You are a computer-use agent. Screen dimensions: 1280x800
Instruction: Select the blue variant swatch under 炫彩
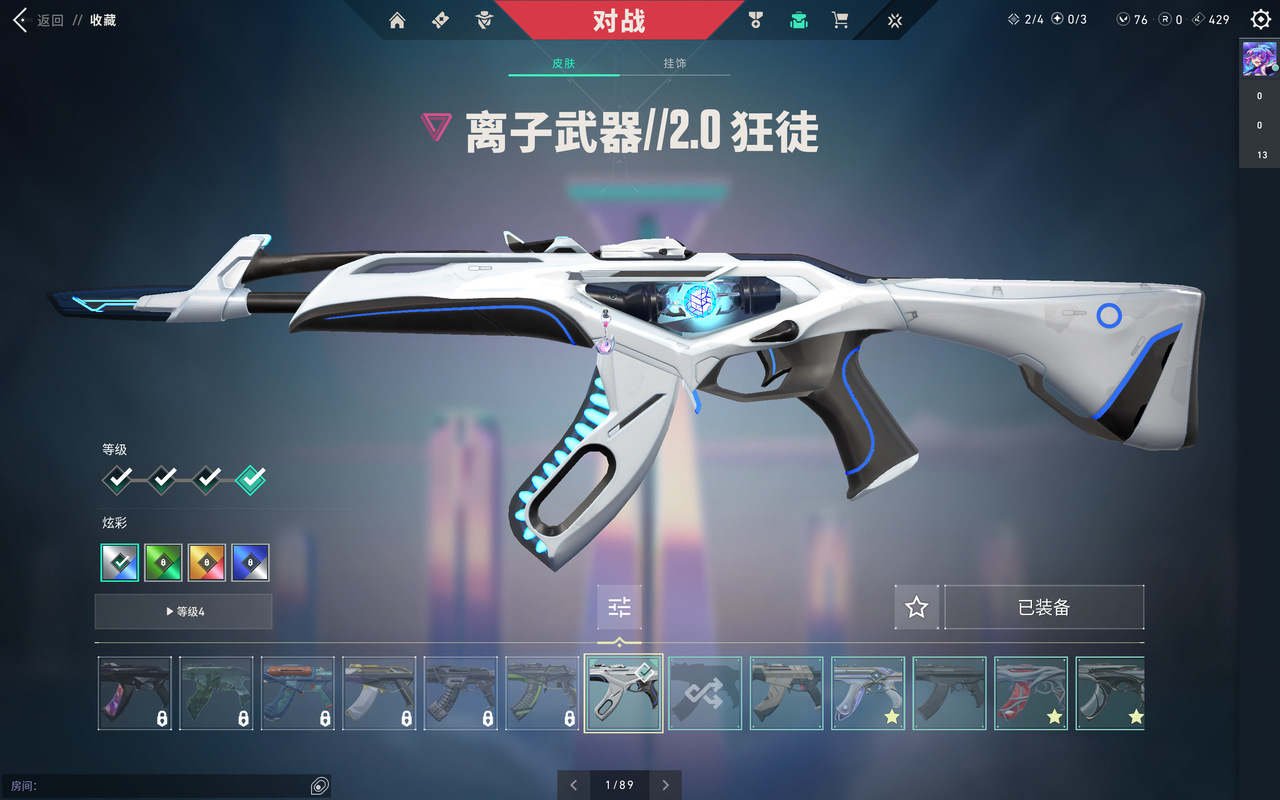coord(249,562)
